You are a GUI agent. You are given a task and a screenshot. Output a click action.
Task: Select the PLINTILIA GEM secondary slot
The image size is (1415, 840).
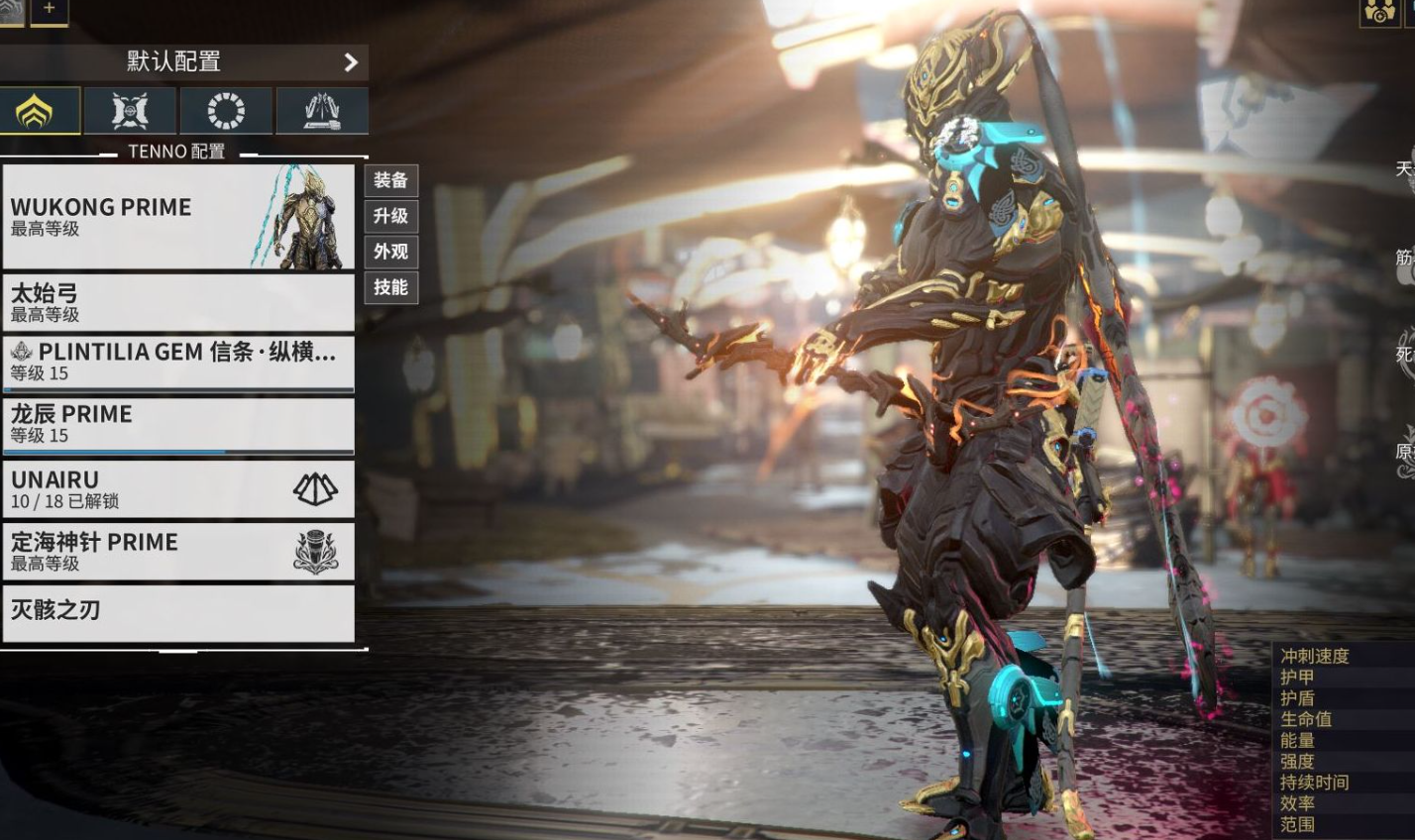pos(178,364)
